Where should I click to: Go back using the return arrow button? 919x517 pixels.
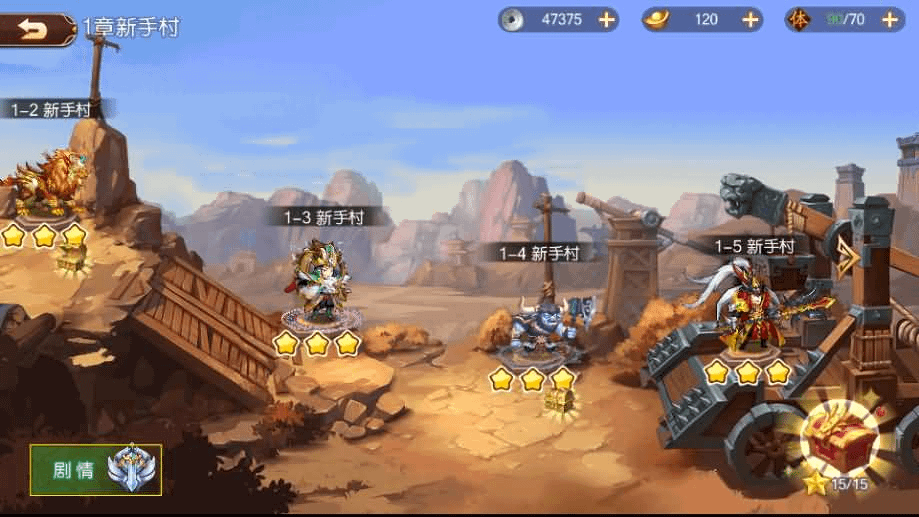coord(36,29)
